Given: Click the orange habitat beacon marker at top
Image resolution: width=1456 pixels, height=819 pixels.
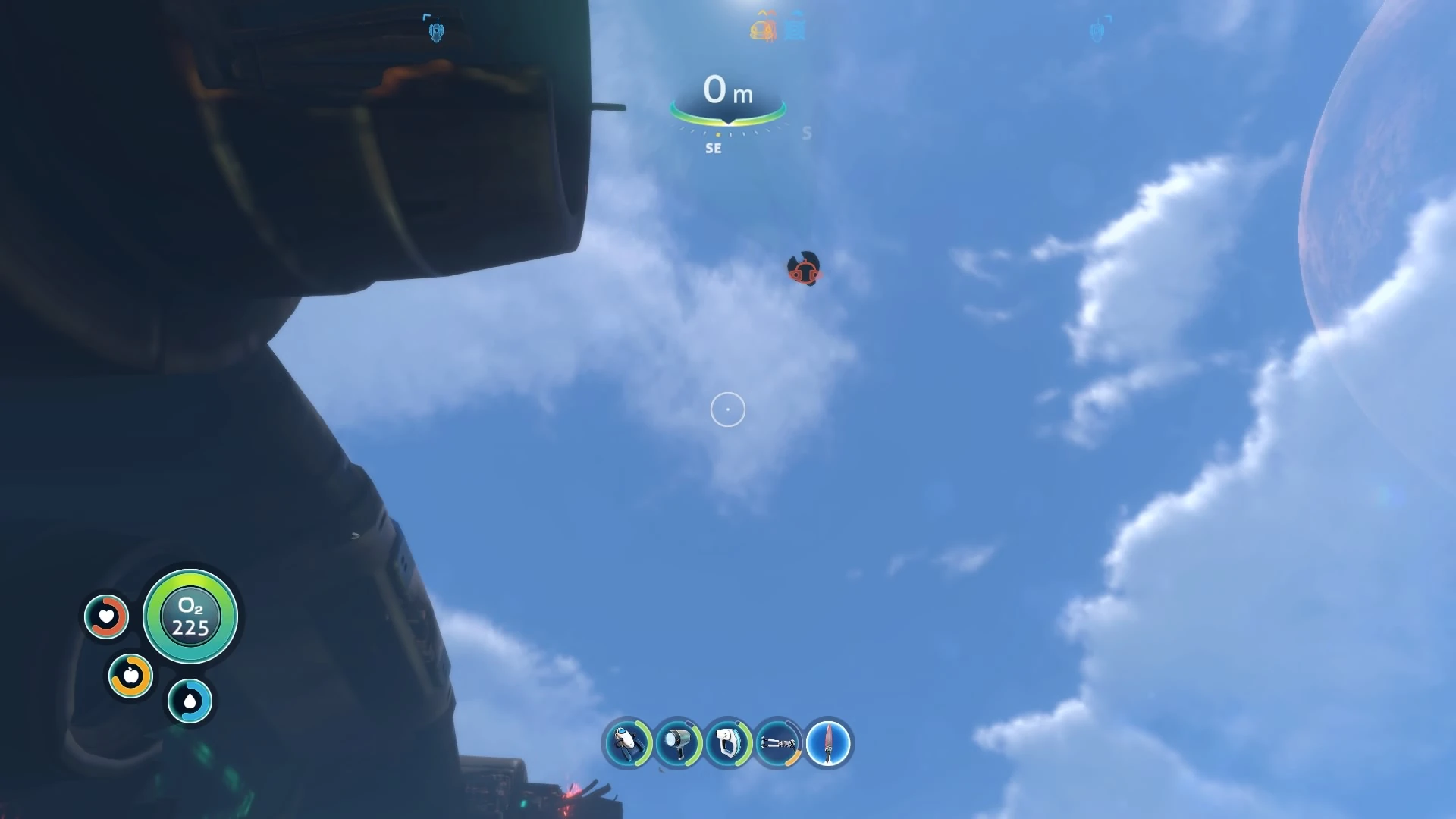Looking at the screenshot, I should (x=761, y=29).
